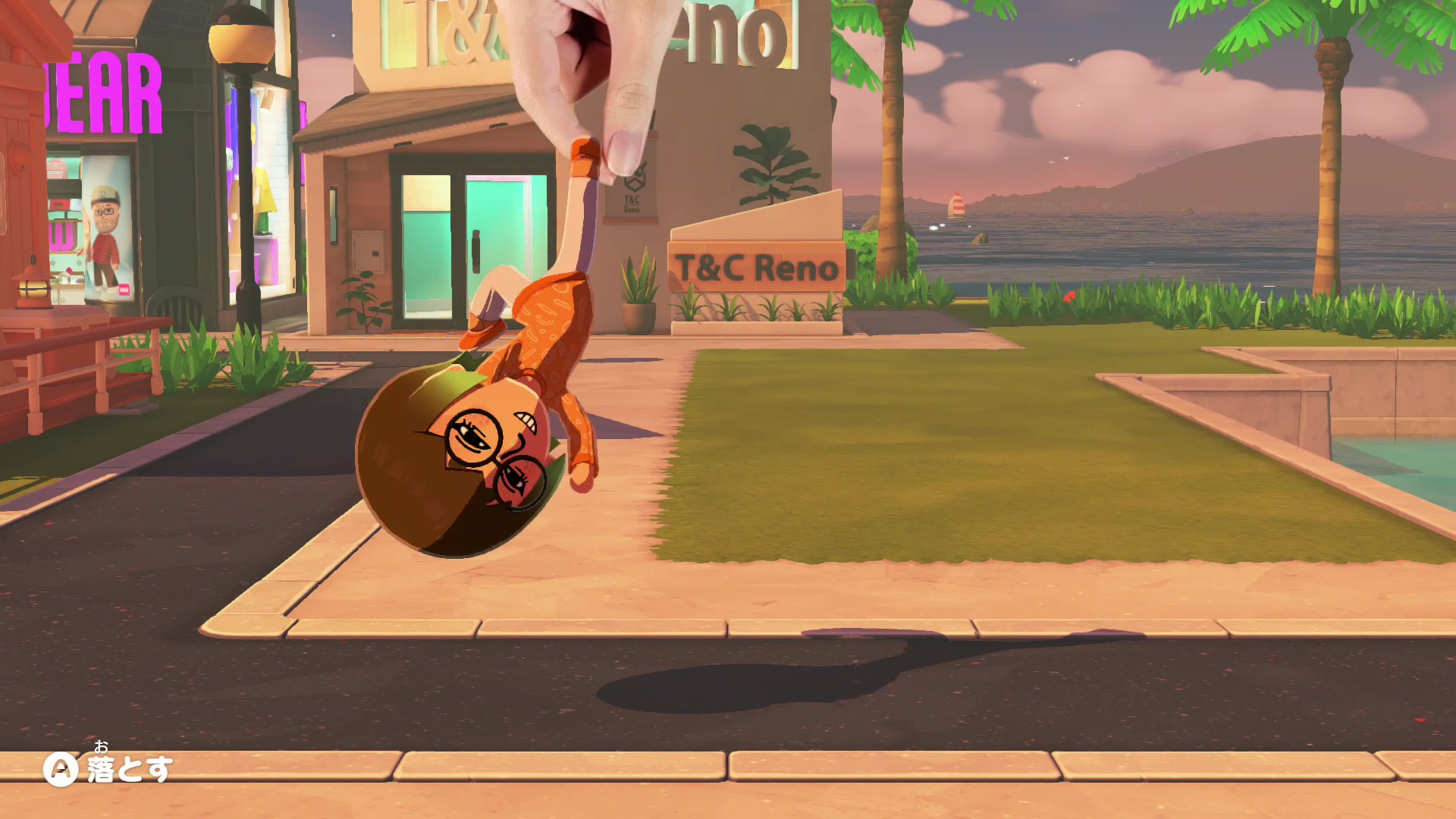Image resolution: width=1456 pixels, height=819 pixels.
Task: Click the A button prompt icon
Action: pyautogui.click(x=61, y=767)
